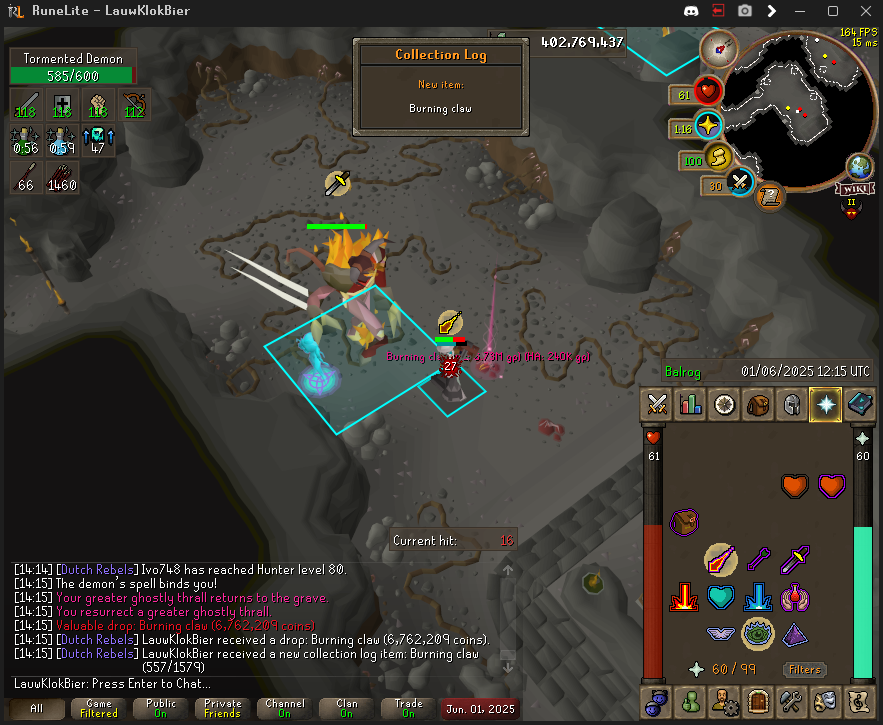Open the spellbook tab

click(x=859, y=405)
